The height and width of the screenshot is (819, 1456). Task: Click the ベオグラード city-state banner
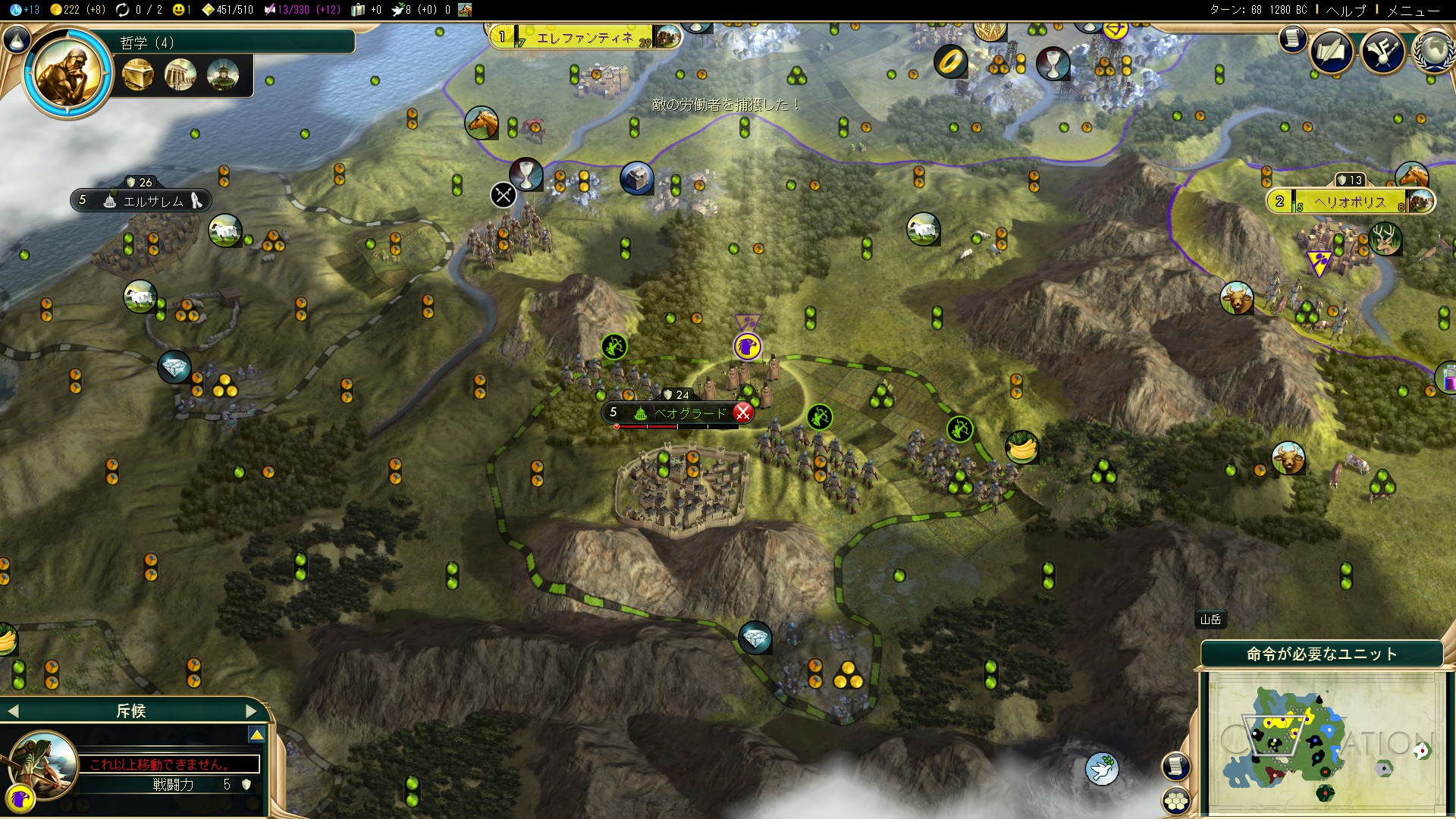coord(677,413)
